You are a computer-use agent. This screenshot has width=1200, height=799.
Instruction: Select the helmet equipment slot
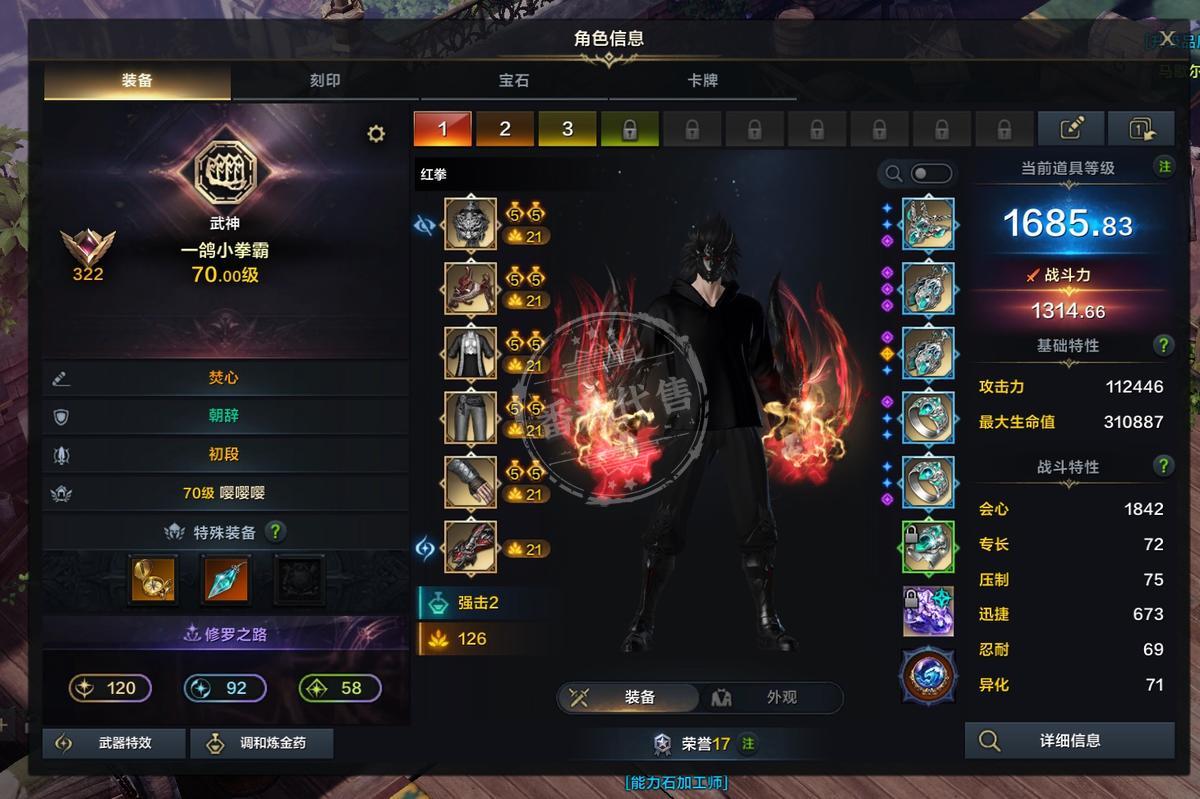(x=470, y=224)
